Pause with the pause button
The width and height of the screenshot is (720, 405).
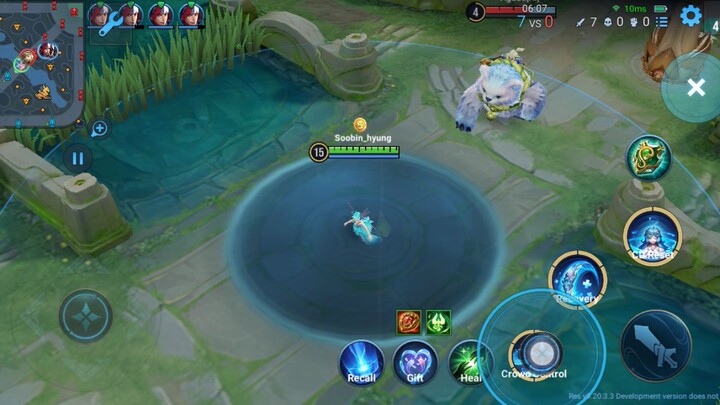pyautogui.click(x=77, y=157)
